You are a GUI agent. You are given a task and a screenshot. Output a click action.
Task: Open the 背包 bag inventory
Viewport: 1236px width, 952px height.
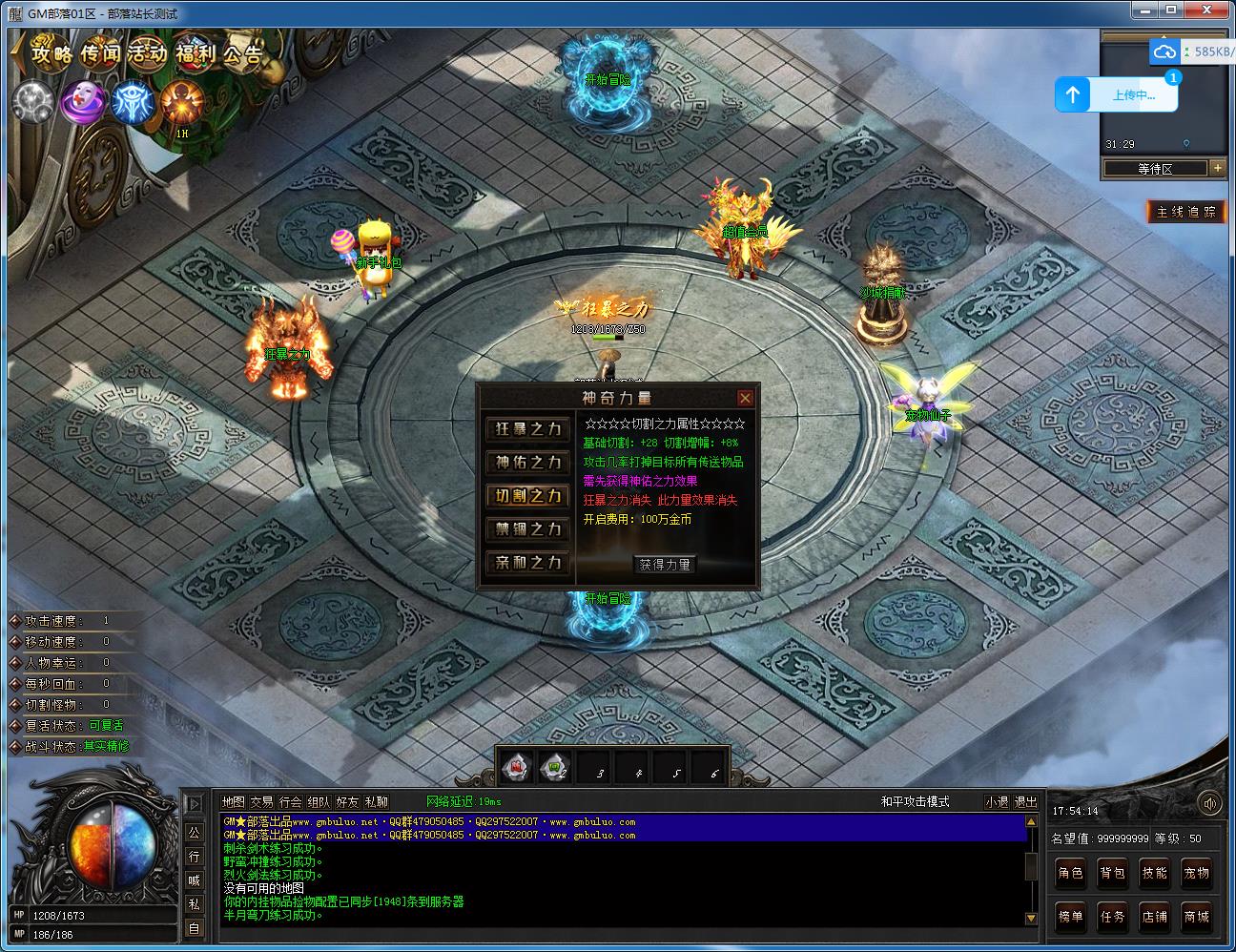pyautogui.click(x=1113, y=873)
